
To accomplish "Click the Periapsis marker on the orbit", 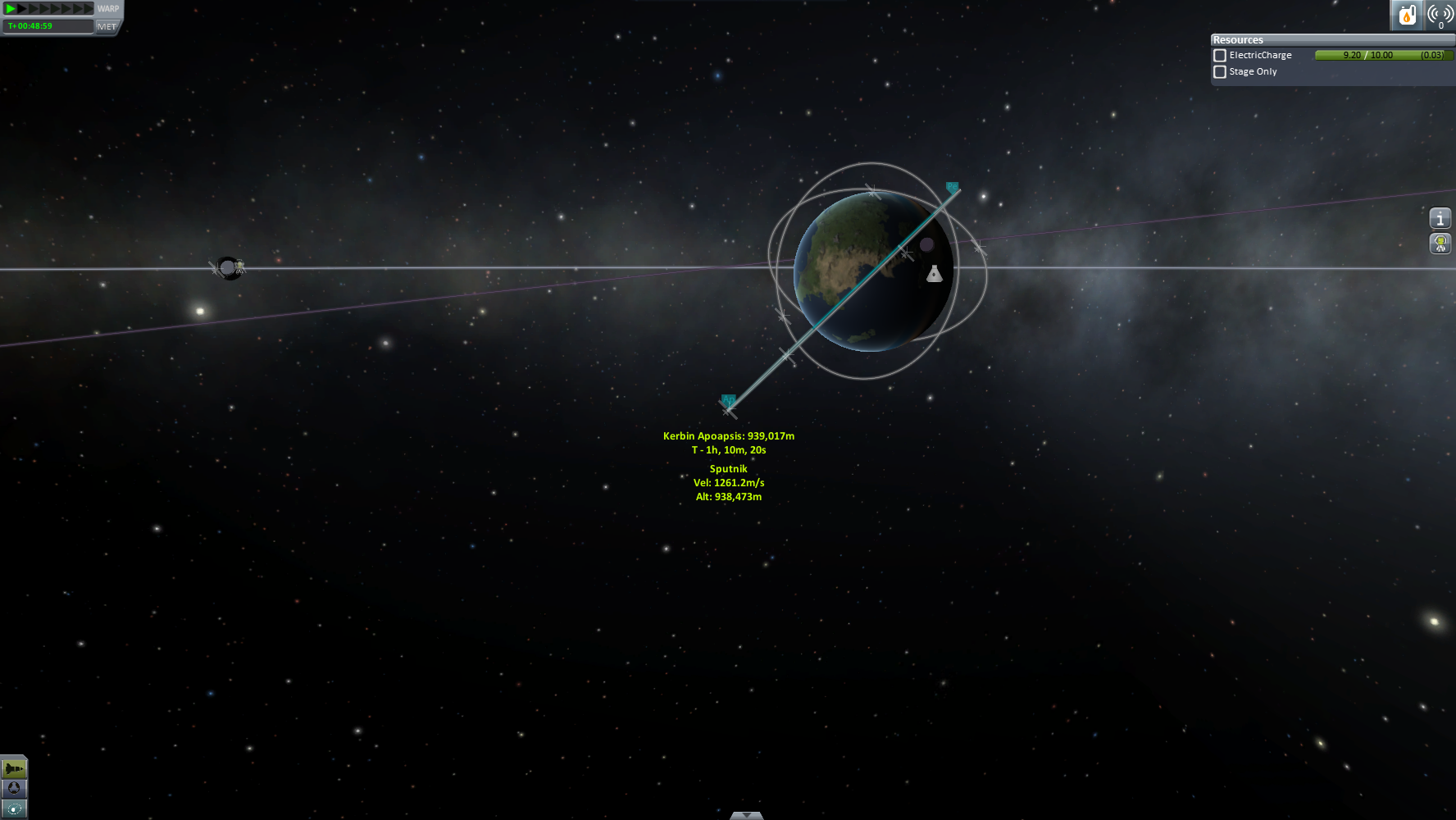I will (x=952, y=188).
